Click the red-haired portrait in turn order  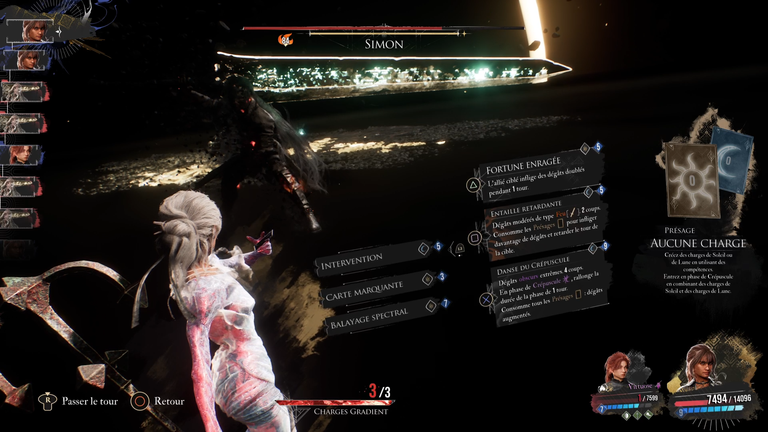[x=22, y=154]
